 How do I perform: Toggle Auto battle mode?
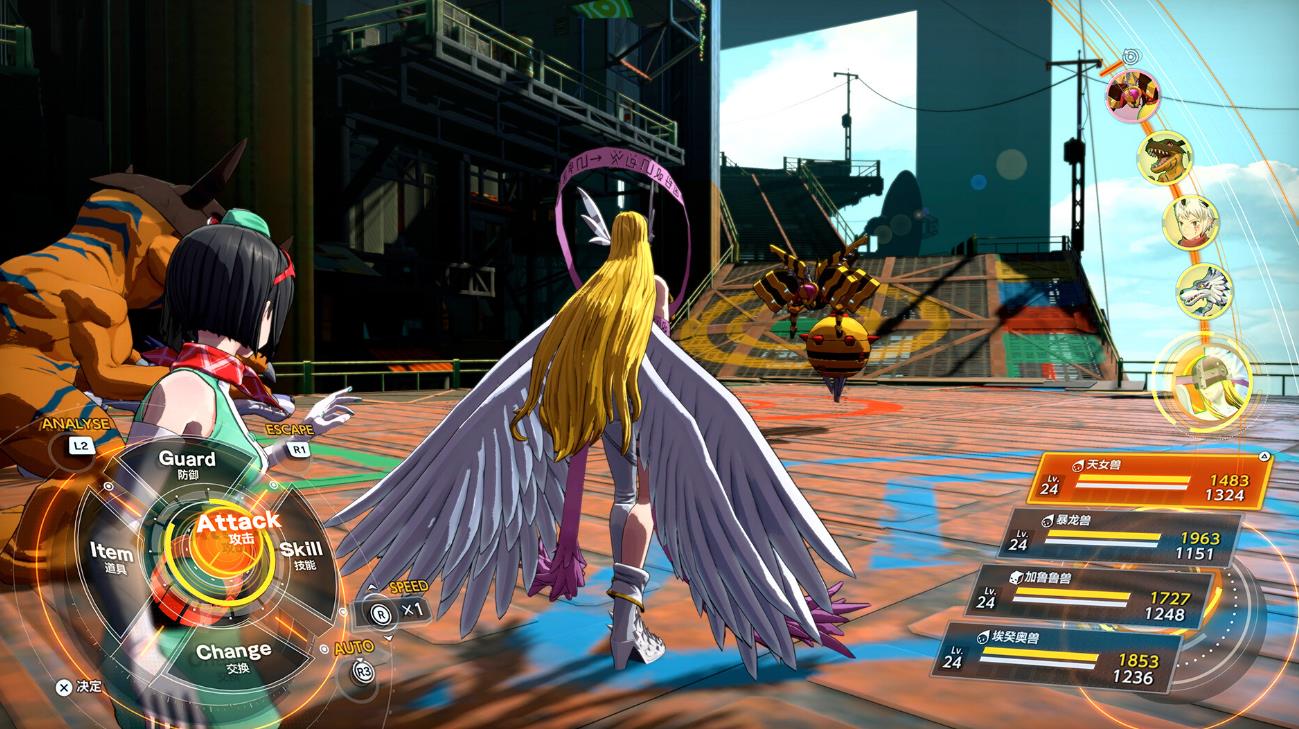tap(359, 664)
